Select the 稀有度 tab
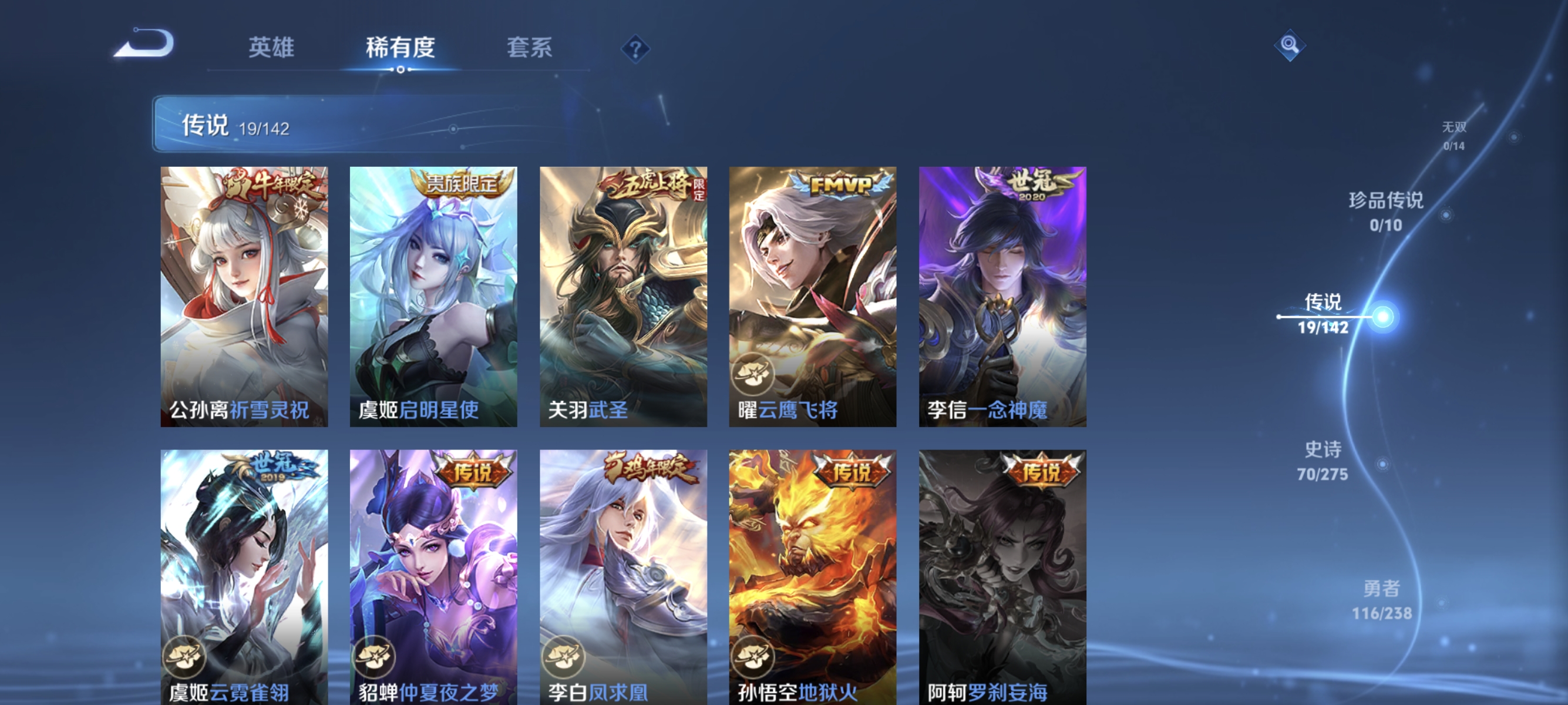 pos(401,48)
